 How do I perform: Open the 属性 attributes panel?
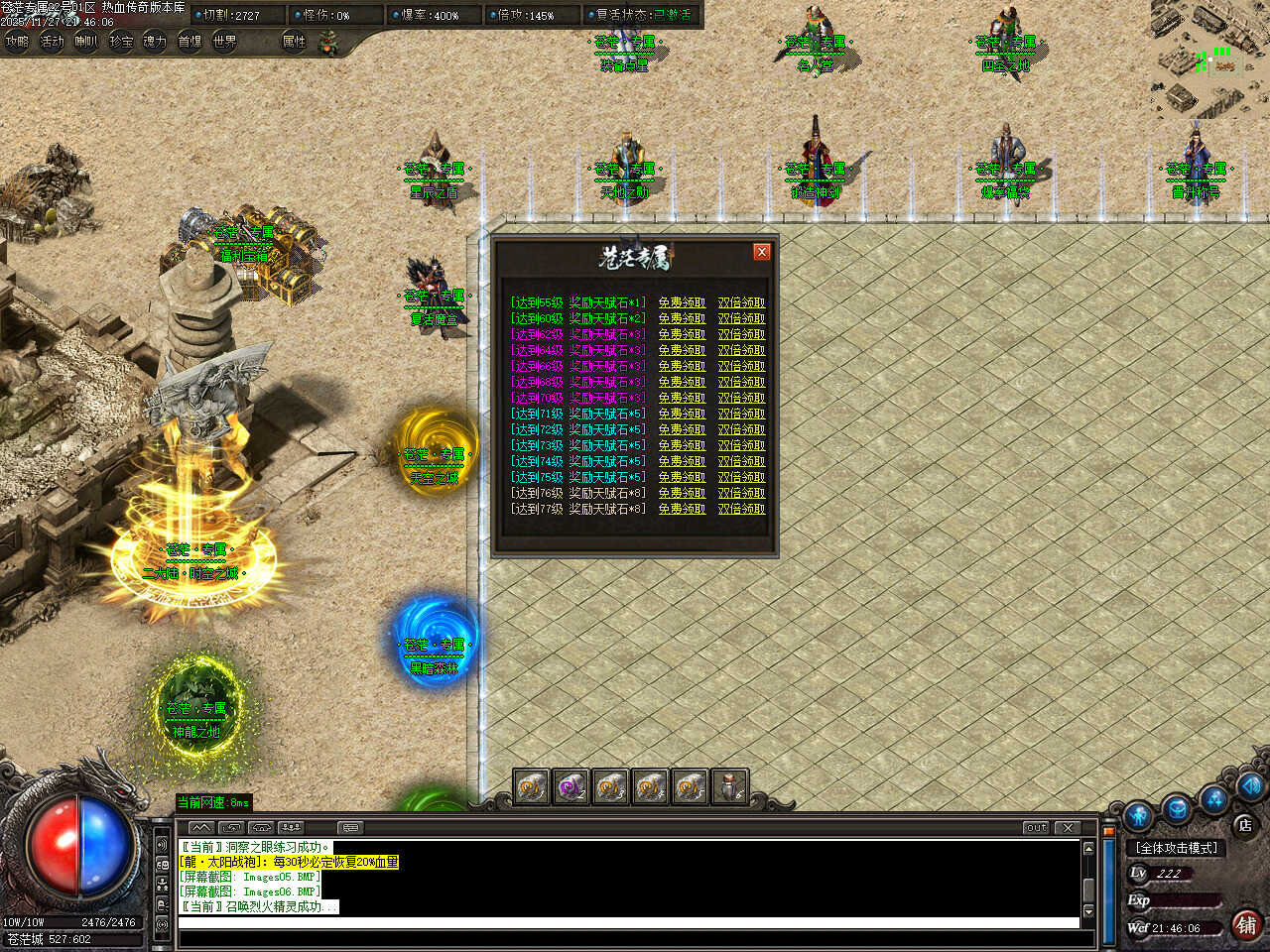pos(294,42)
